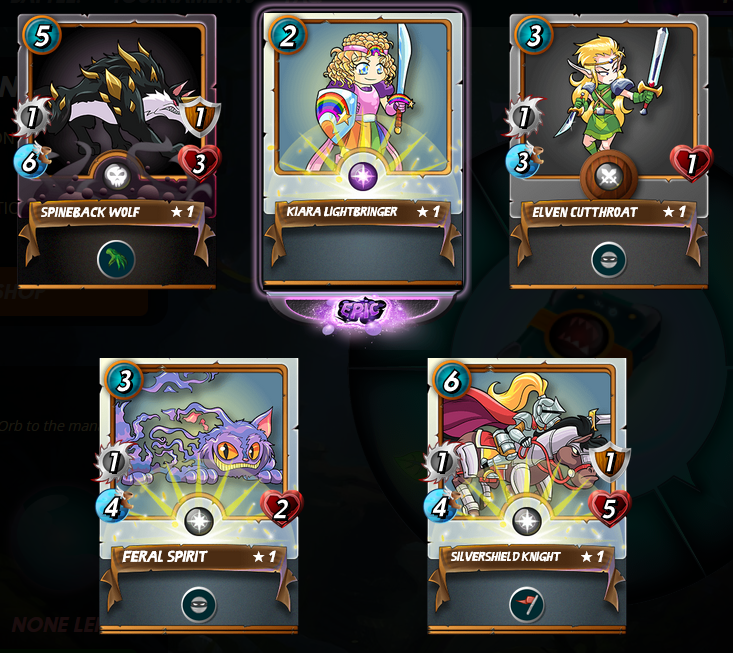Click Feral Spirit's masked sneak ability icon

199,603
